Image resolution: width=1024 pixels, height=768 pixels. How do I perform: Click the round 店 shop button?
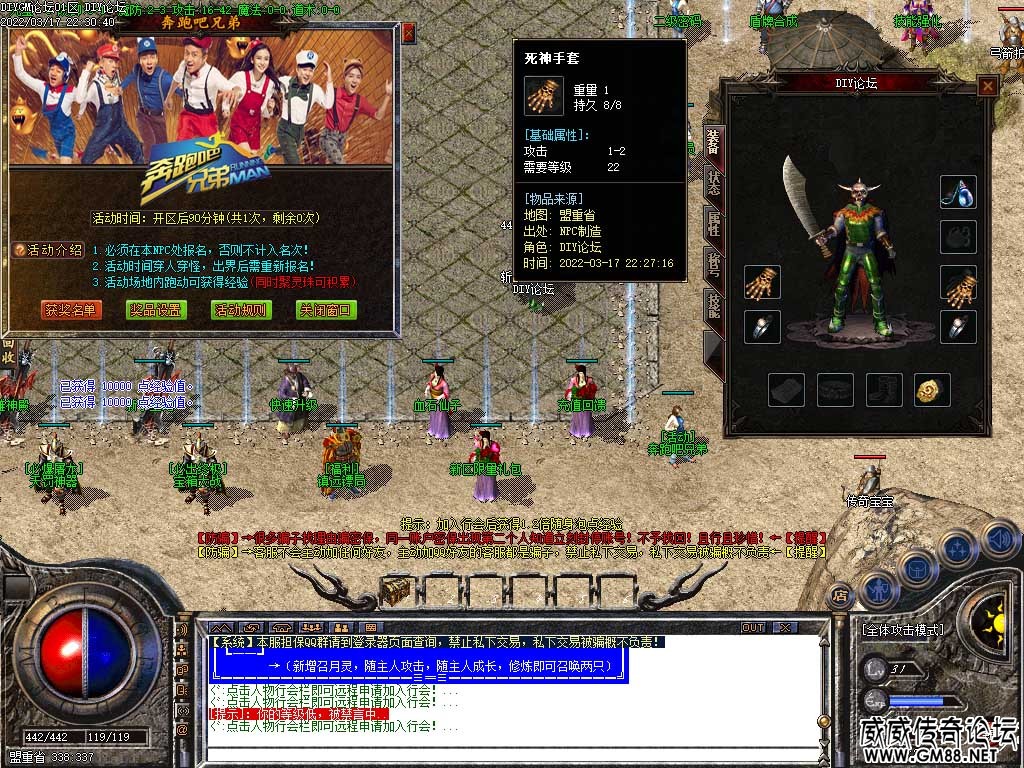tap(839, 593)
